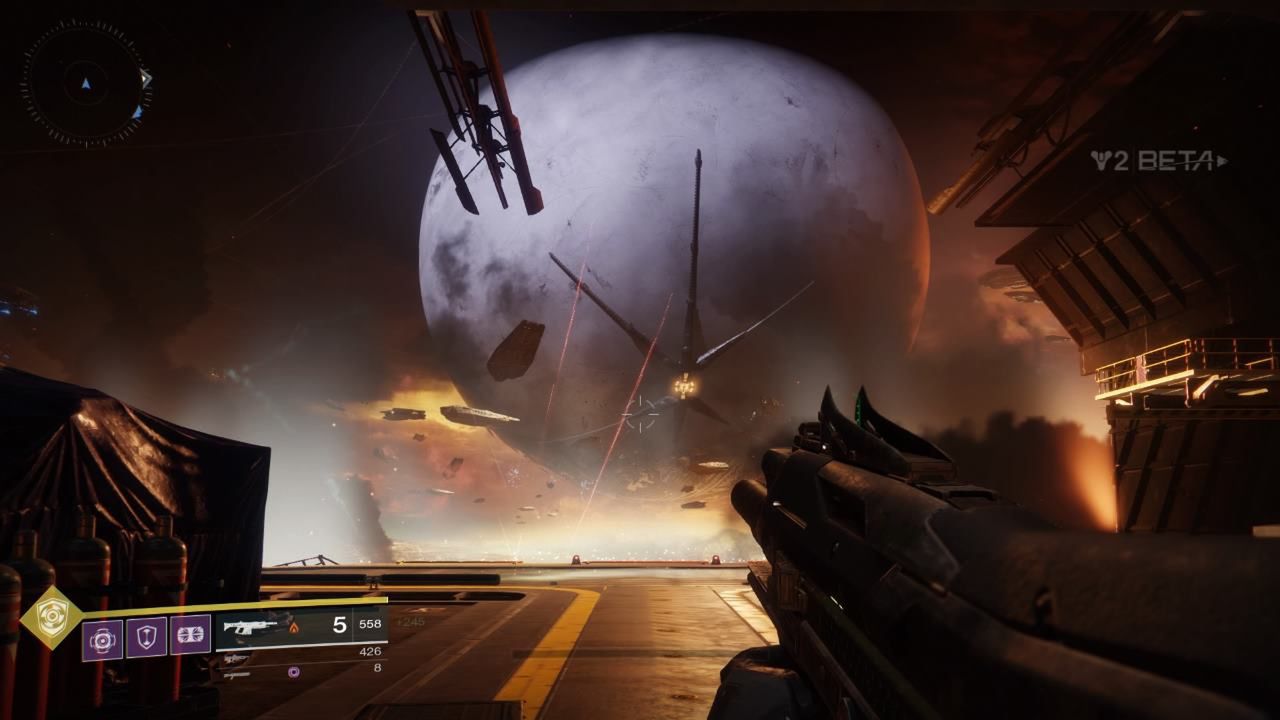
Task: Select the radar compass in top-left corner
Action: pos(85,85)
